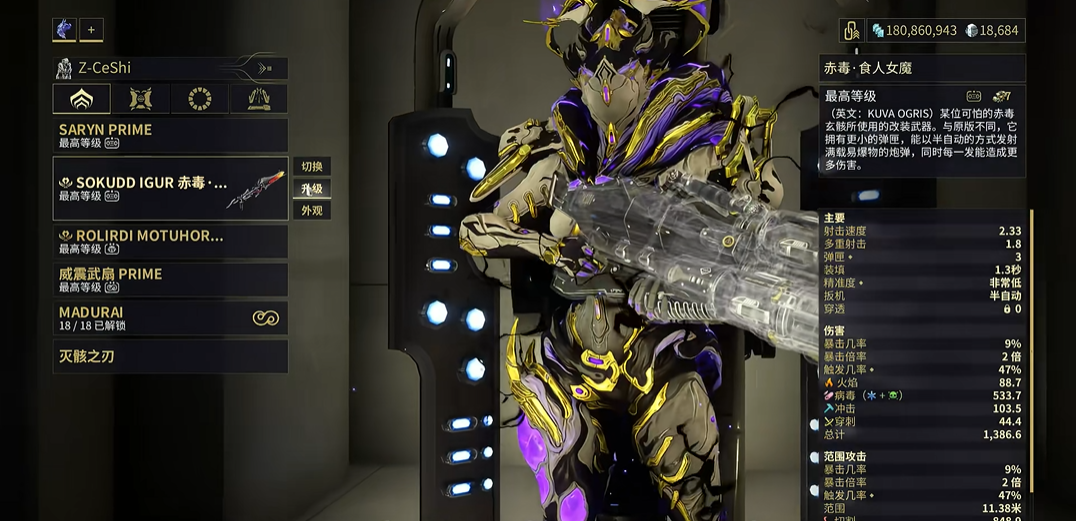Switch to the ring-shaped gear wheel tab
This screenshot has height=521, width=1076.
[200, 99]
